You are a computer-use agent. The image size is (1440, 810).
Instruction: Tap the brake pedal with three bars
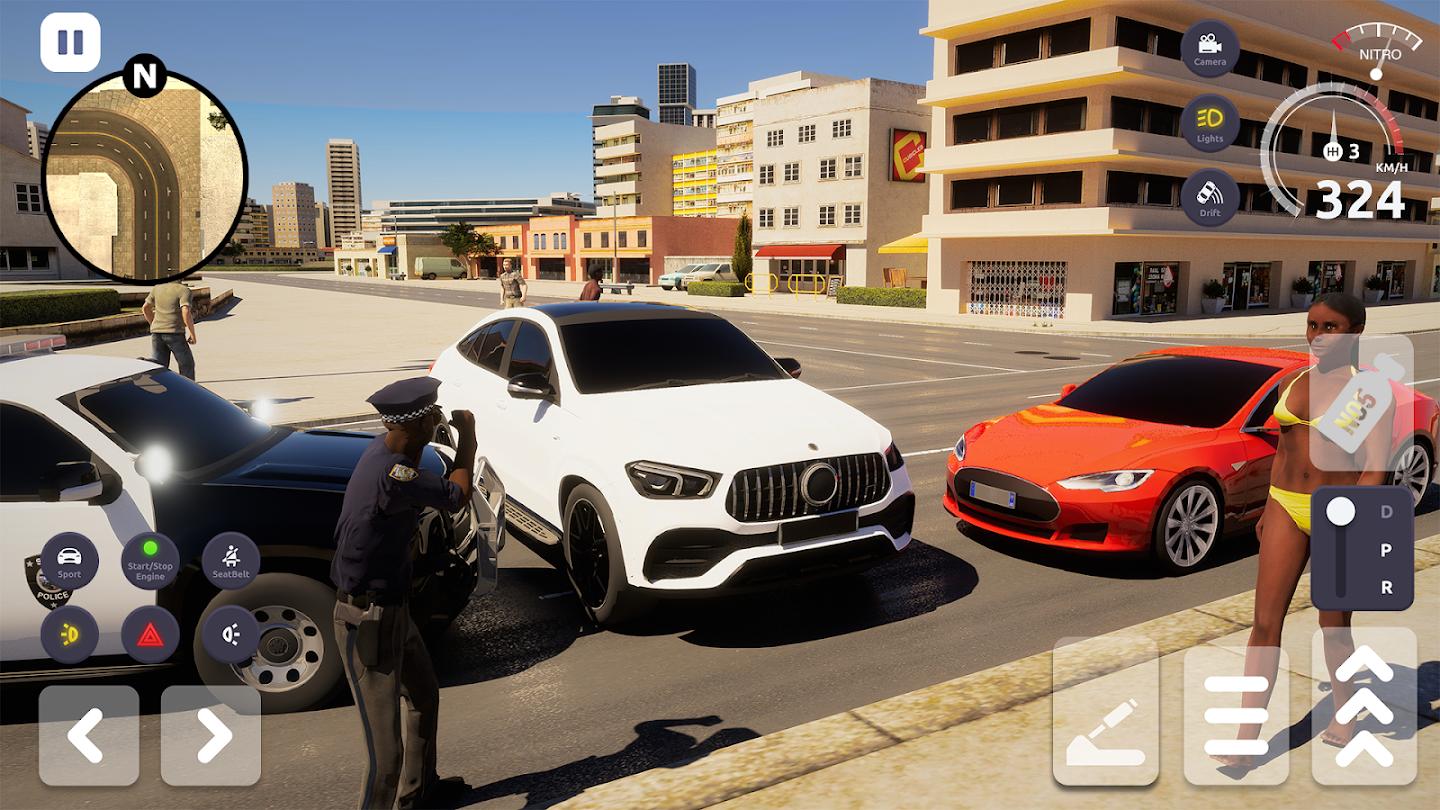click(x=1236, y=714)
